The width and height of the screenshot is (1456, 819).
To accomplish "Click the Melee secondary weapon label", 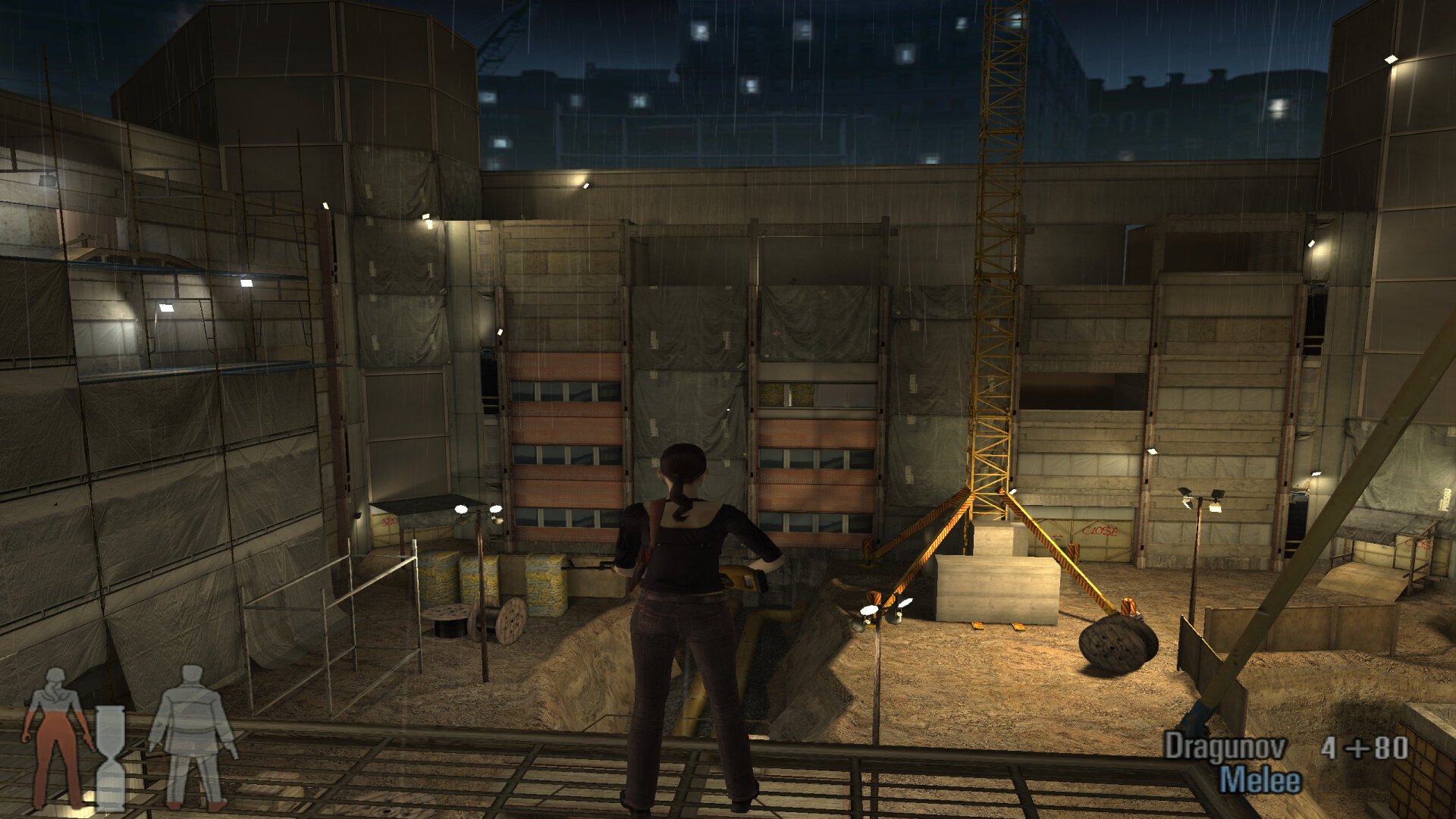I will click(x=1260, y=780).
